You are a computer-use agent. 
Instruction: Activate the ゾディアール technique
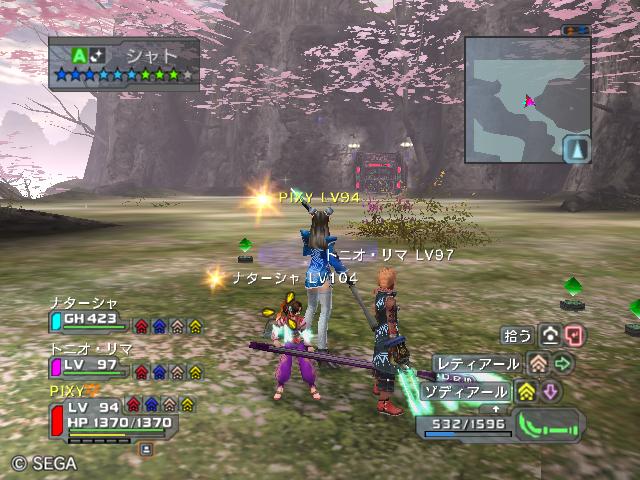point(464,391)
